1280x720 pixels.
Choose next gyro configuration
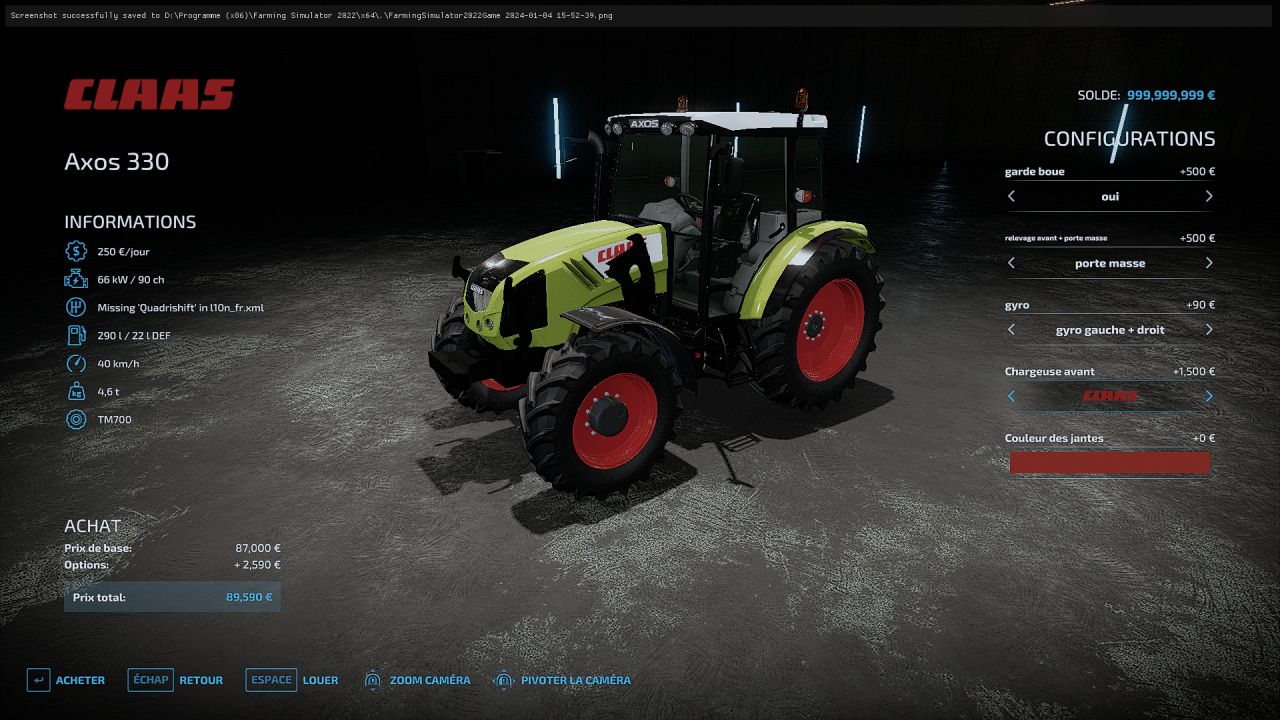point(1209,329)
